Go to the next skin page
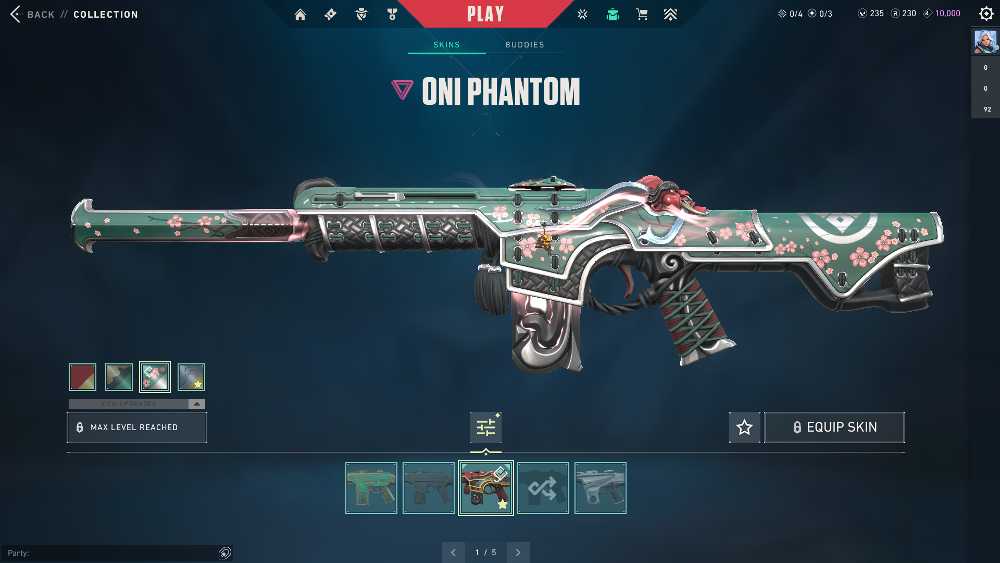Viewport: 1000px width, 563px height. pyautogui.click(x=518, y=552)
